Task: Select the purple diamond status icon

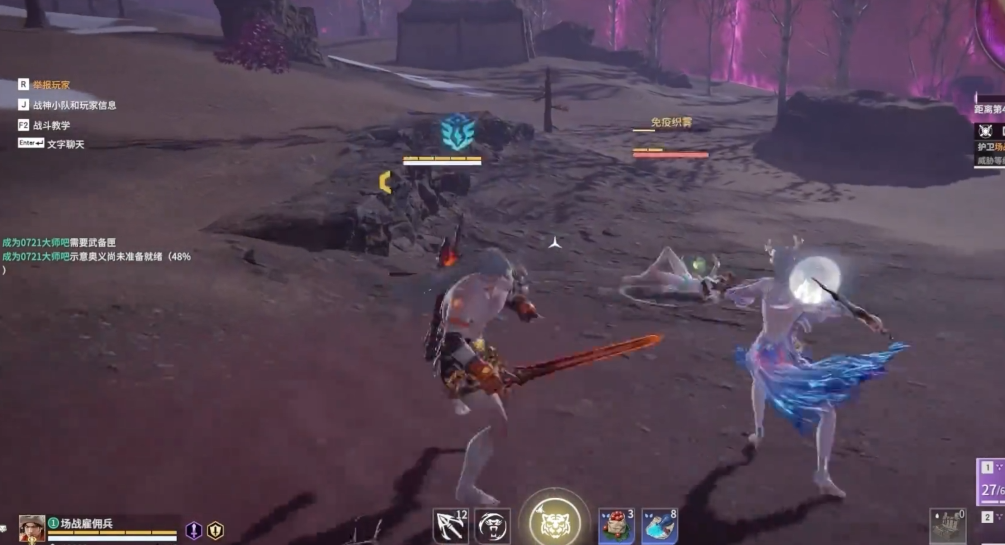Action: click(x=194, y=531)
